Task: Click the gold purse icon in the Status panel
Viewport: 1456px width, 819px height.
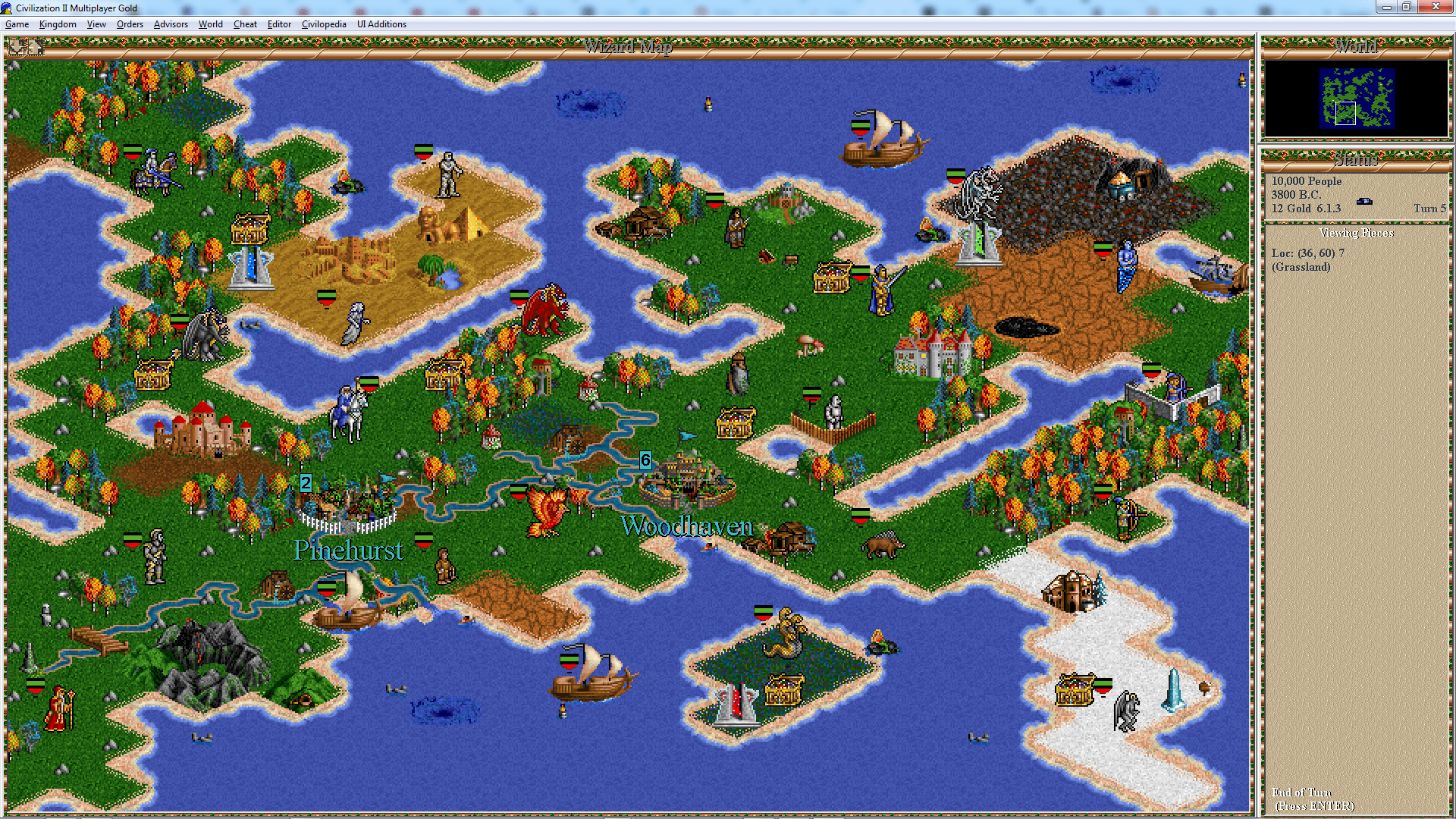Action: pos(1365,201)
